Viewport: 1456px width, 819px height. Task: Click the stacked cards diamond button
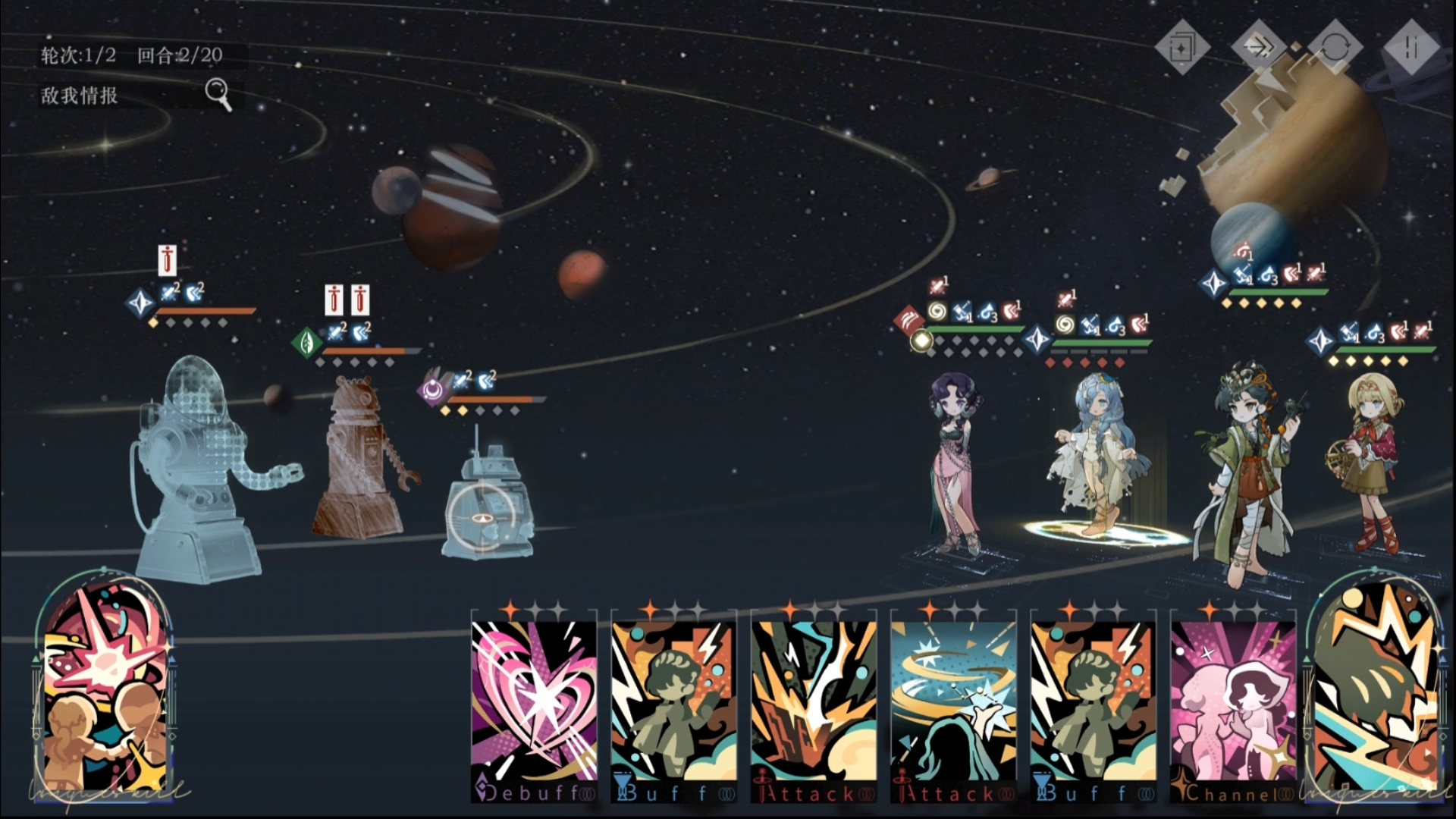[1181, 49]
